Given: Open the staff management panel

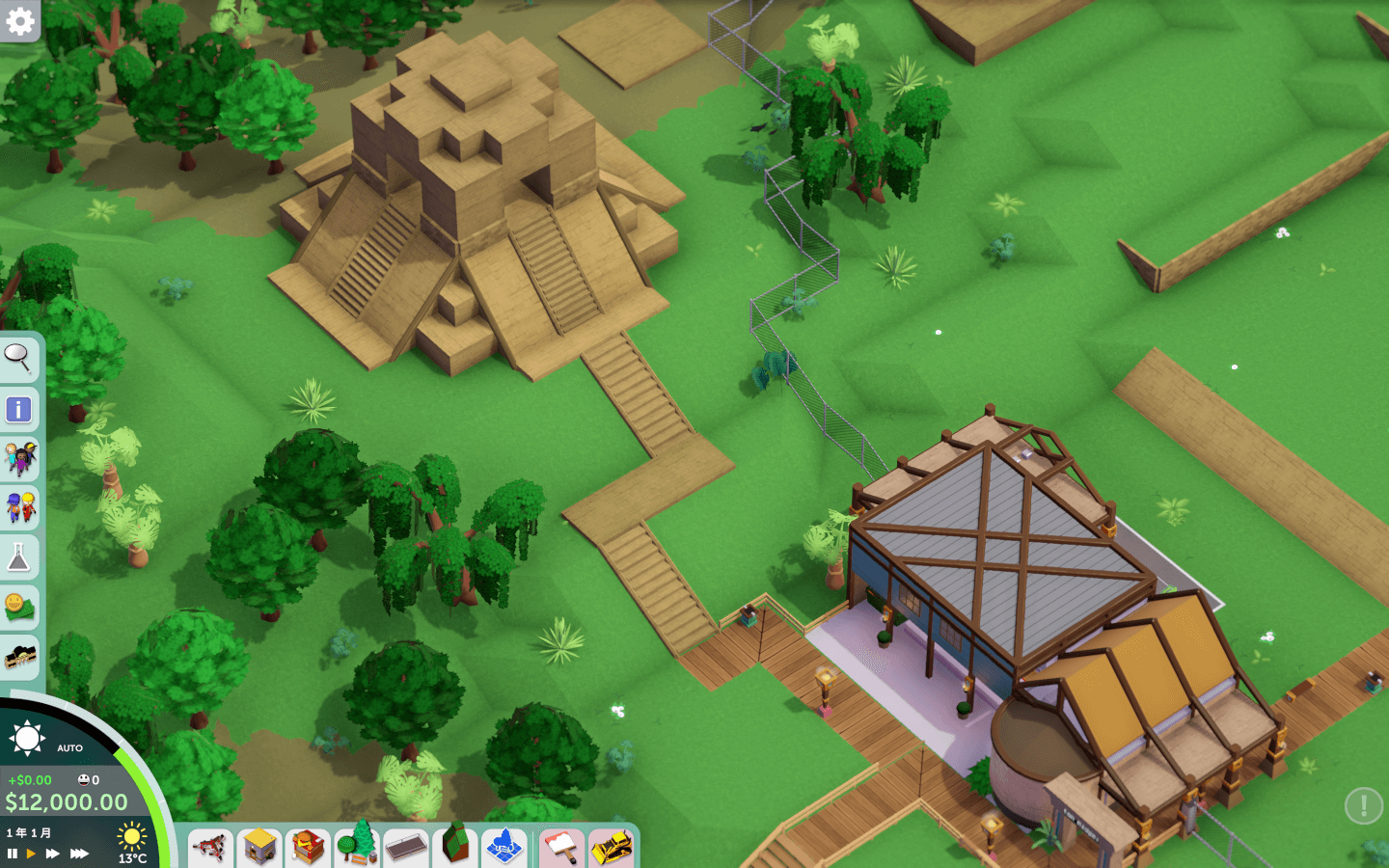Looking at the screenshot, I should (x=20, y=509).
